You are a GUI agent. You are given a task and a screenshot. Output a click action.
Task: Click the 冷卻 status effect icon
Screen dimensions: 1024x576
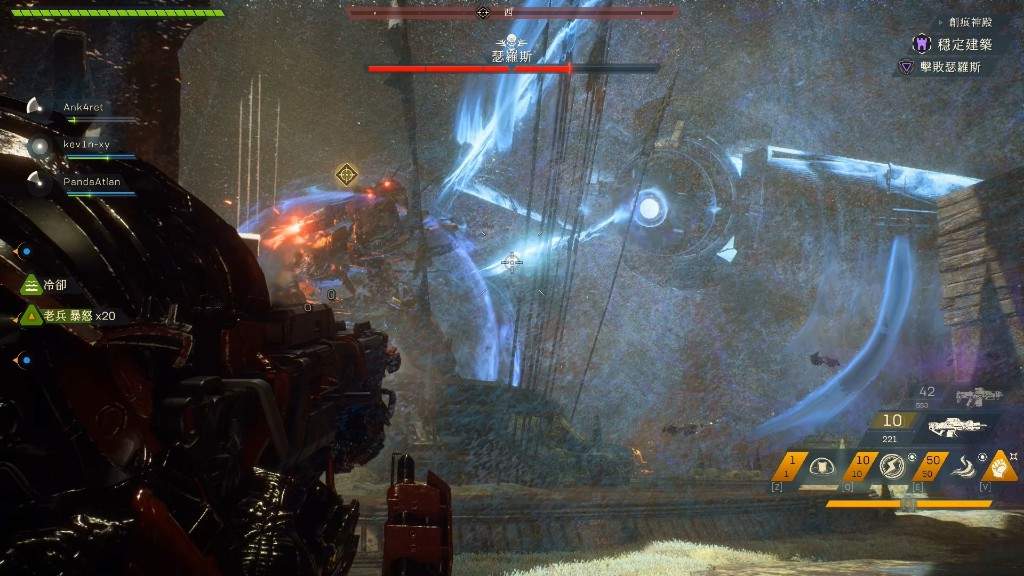31,286
